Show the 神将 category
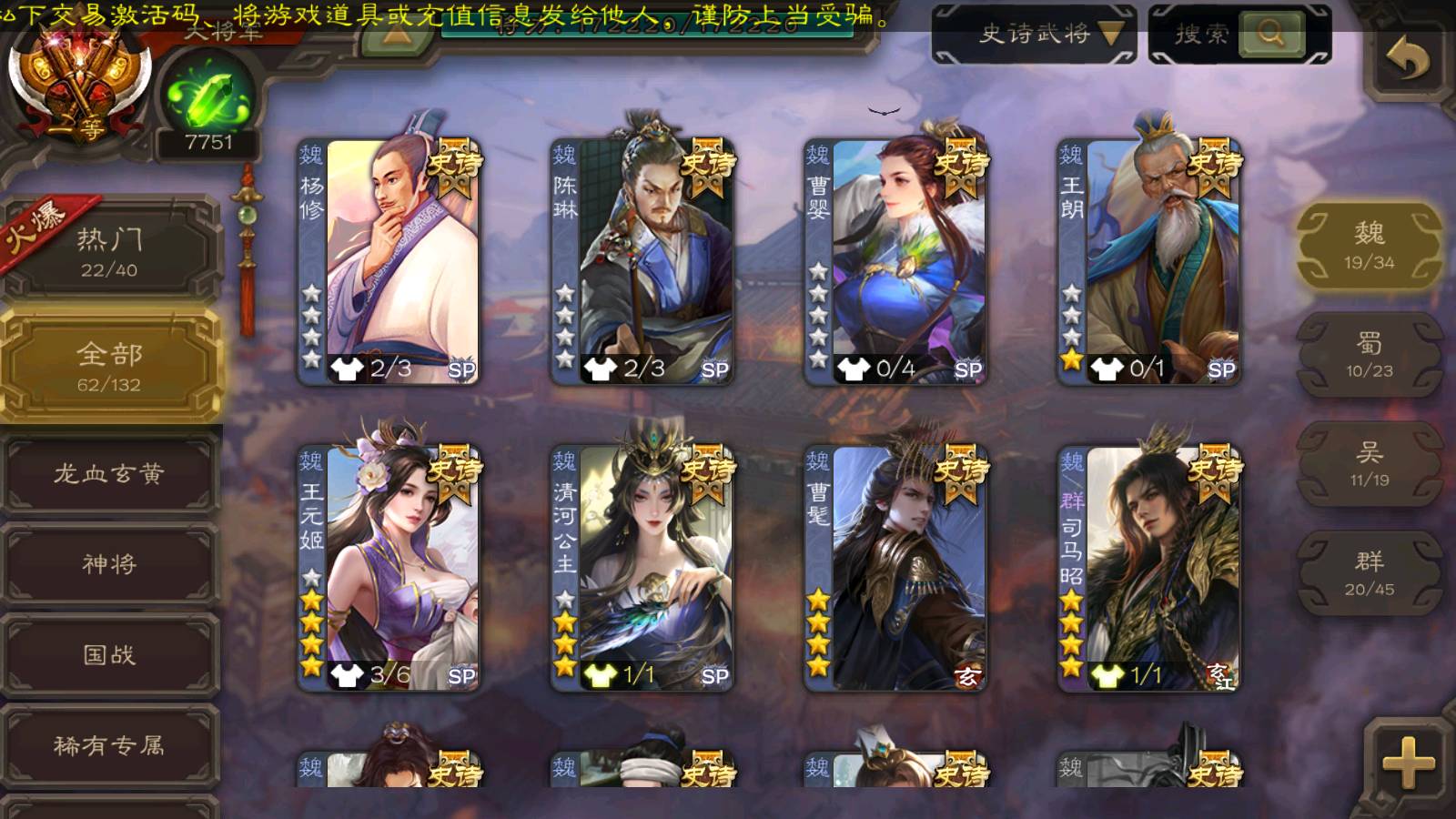Screen dimensions: 1456x819 [x=109, y=564]
